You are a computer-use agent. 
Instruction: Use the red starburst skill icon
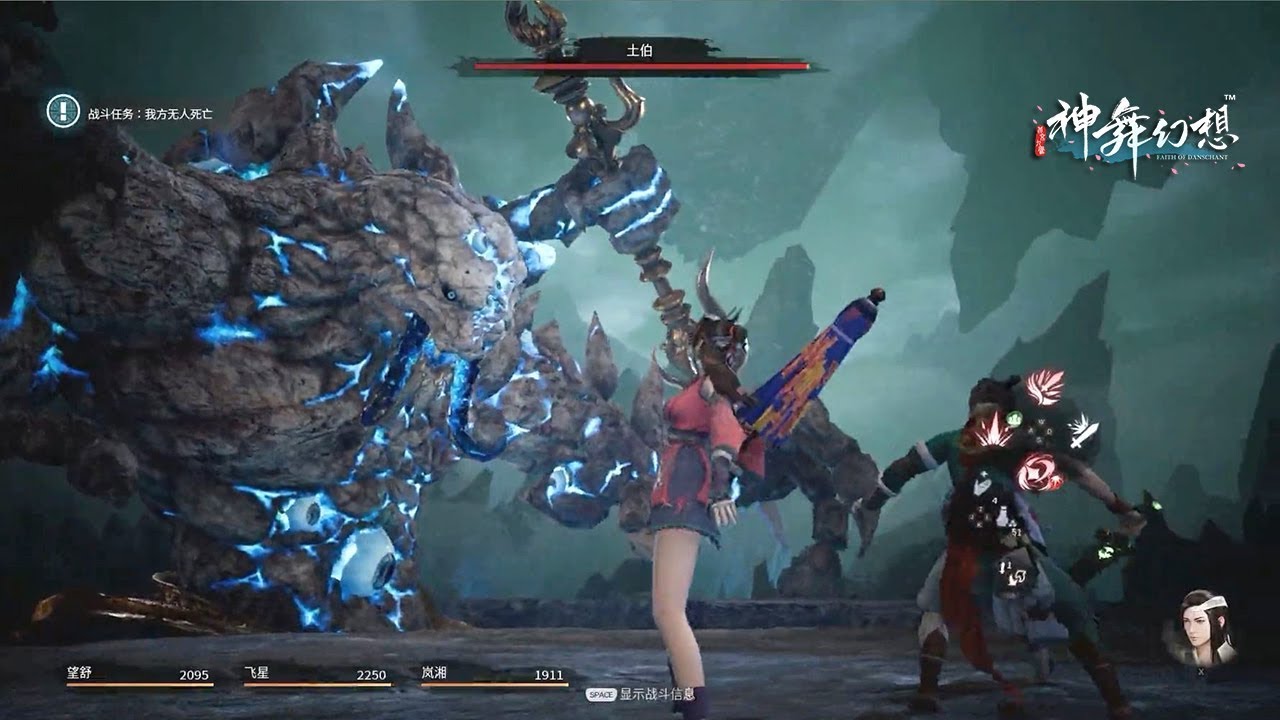(993, 435)
